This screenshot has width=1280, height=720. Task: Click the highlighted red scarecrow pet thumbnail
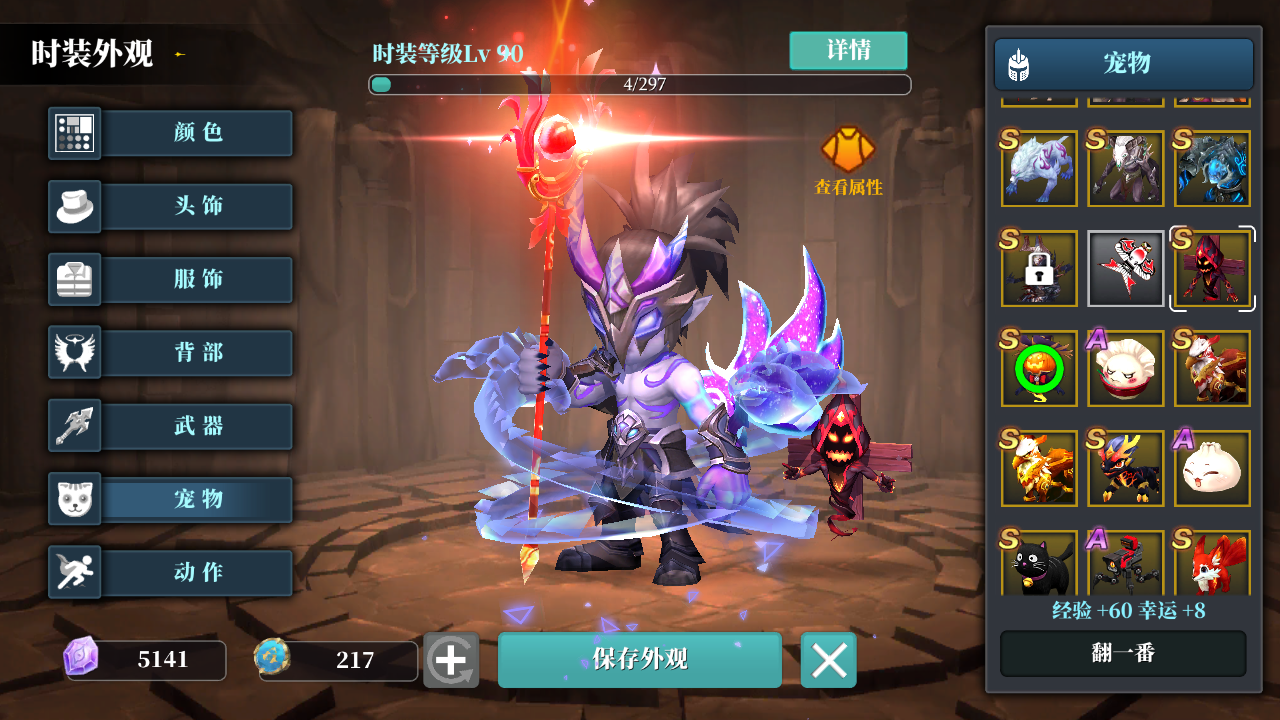point(1212,268)
